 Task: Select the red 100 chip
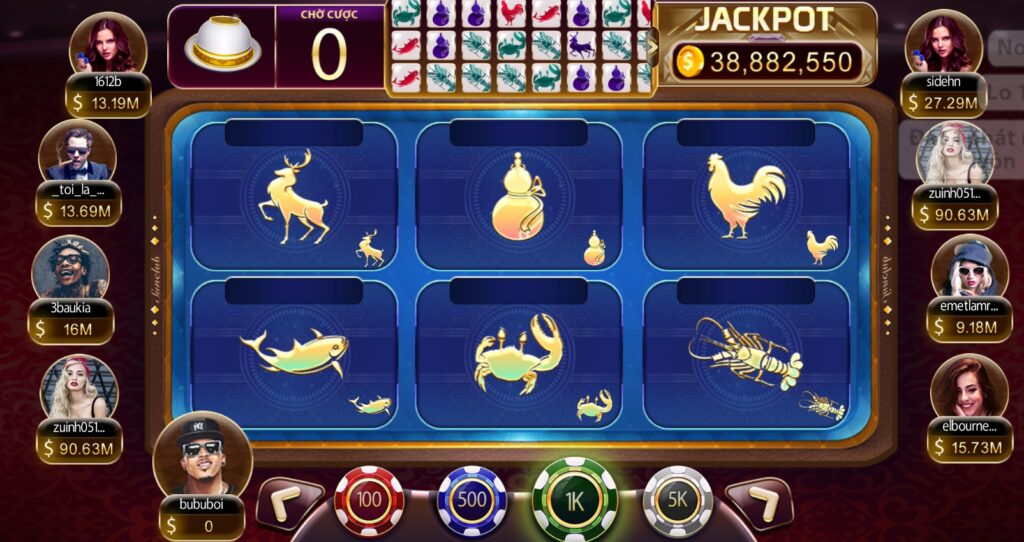tap(369, 499)
